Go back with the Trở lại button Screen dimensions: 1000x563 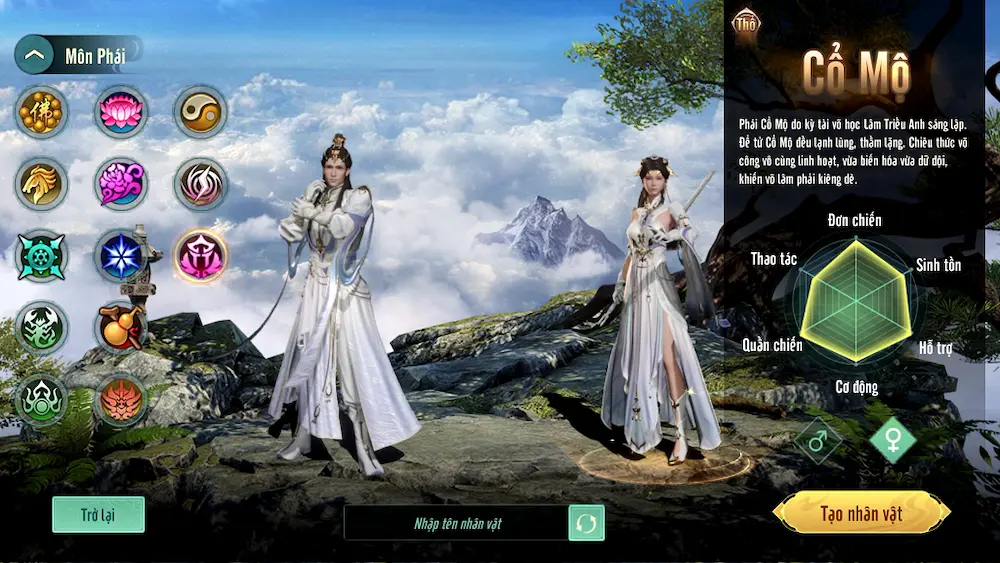click(x=98, y=515)
